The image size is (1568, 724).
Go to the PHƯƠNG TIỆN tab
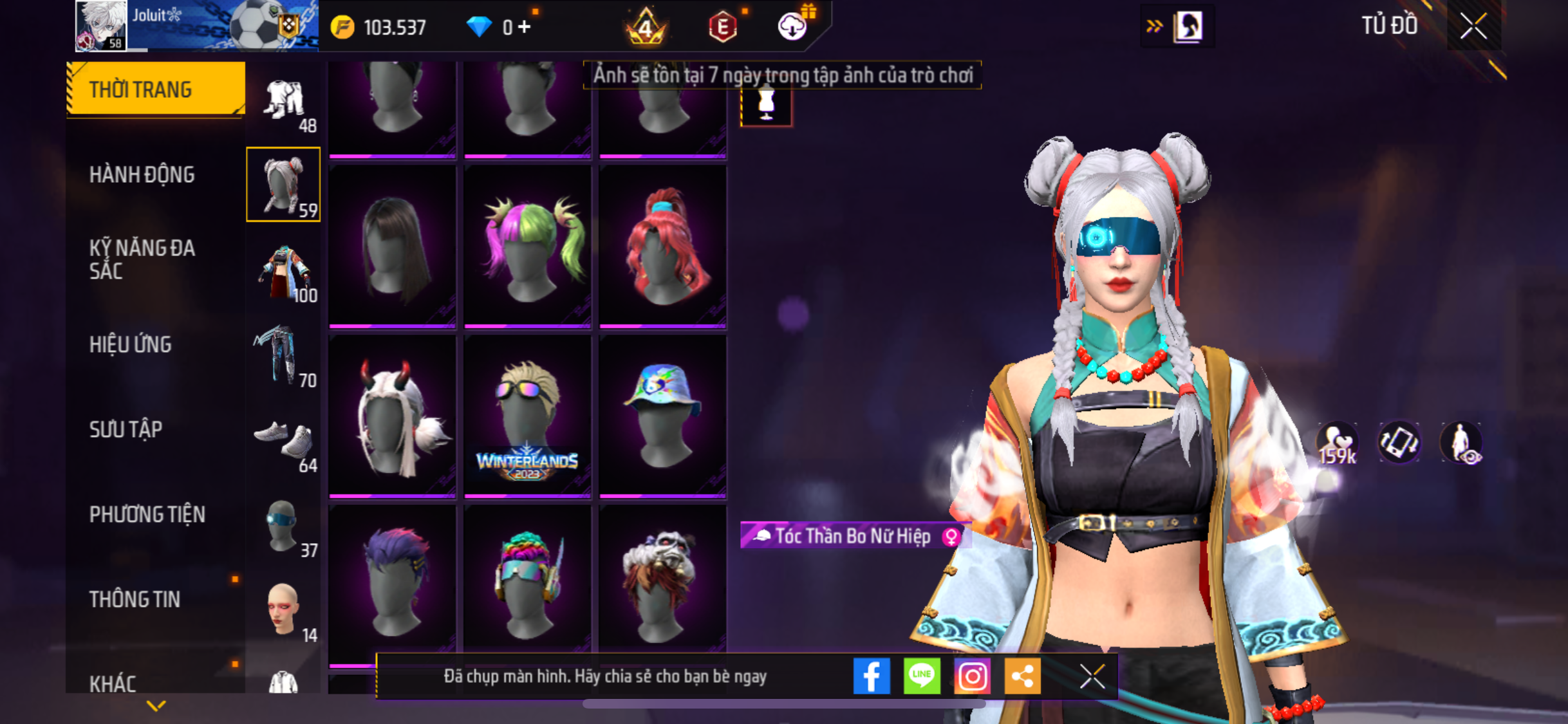click(x=147, y=514)
